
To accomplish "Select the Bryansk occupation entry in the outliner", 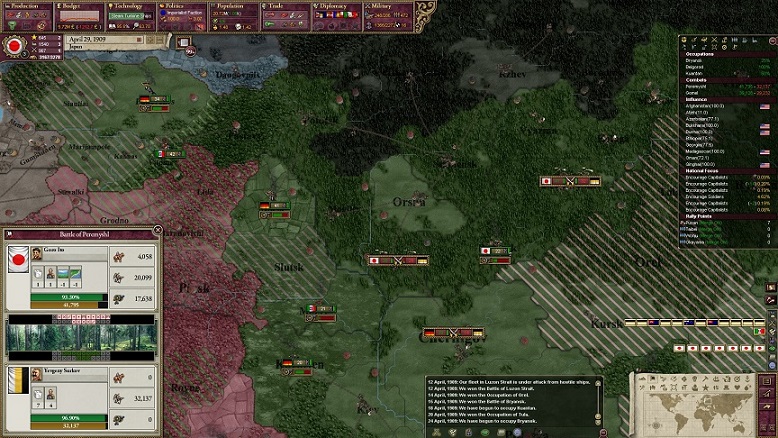I will coord(699,60).
